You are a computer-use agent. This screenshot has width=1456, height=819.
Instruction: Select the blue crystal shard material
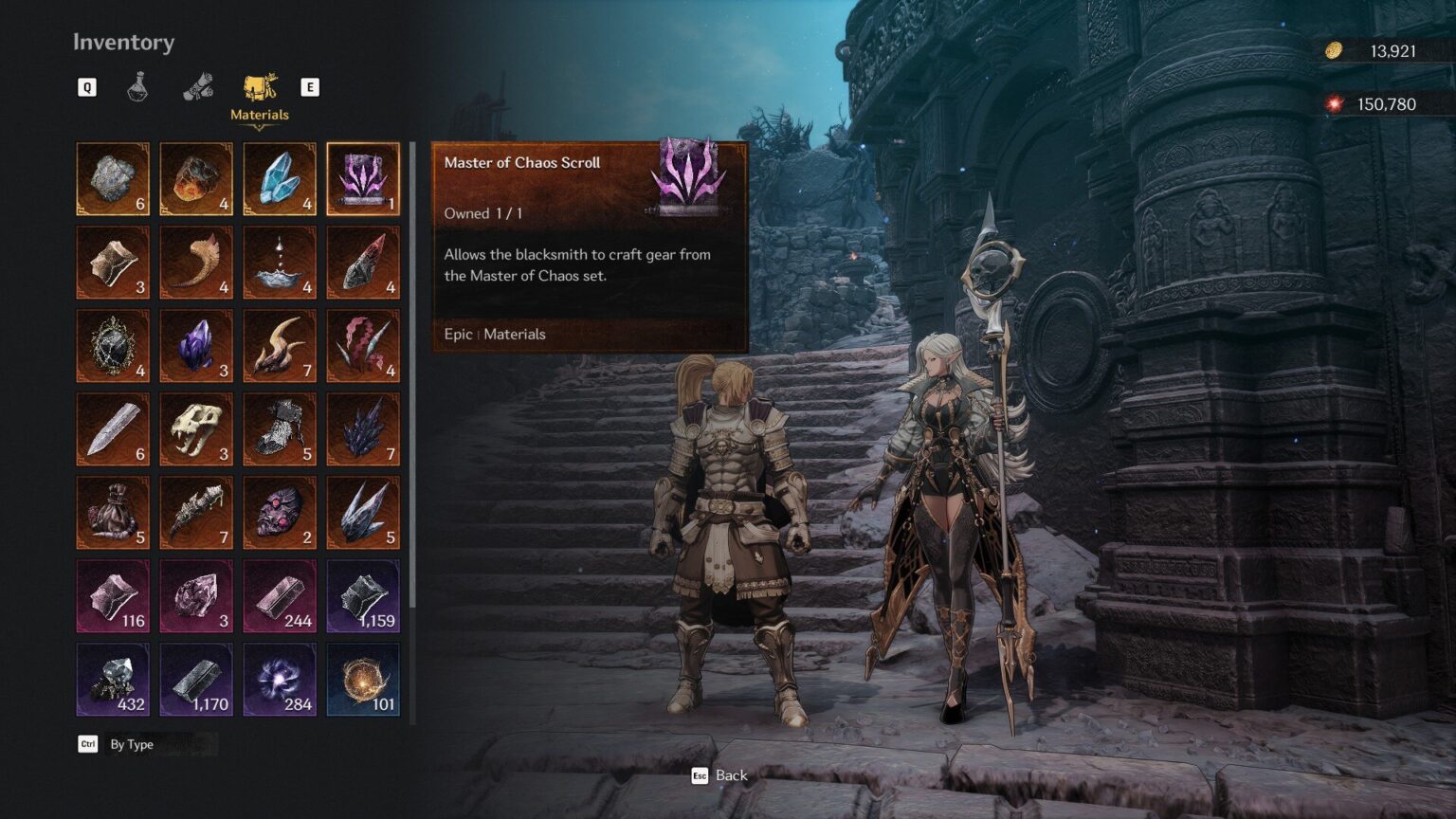click(x=280, y=176)
